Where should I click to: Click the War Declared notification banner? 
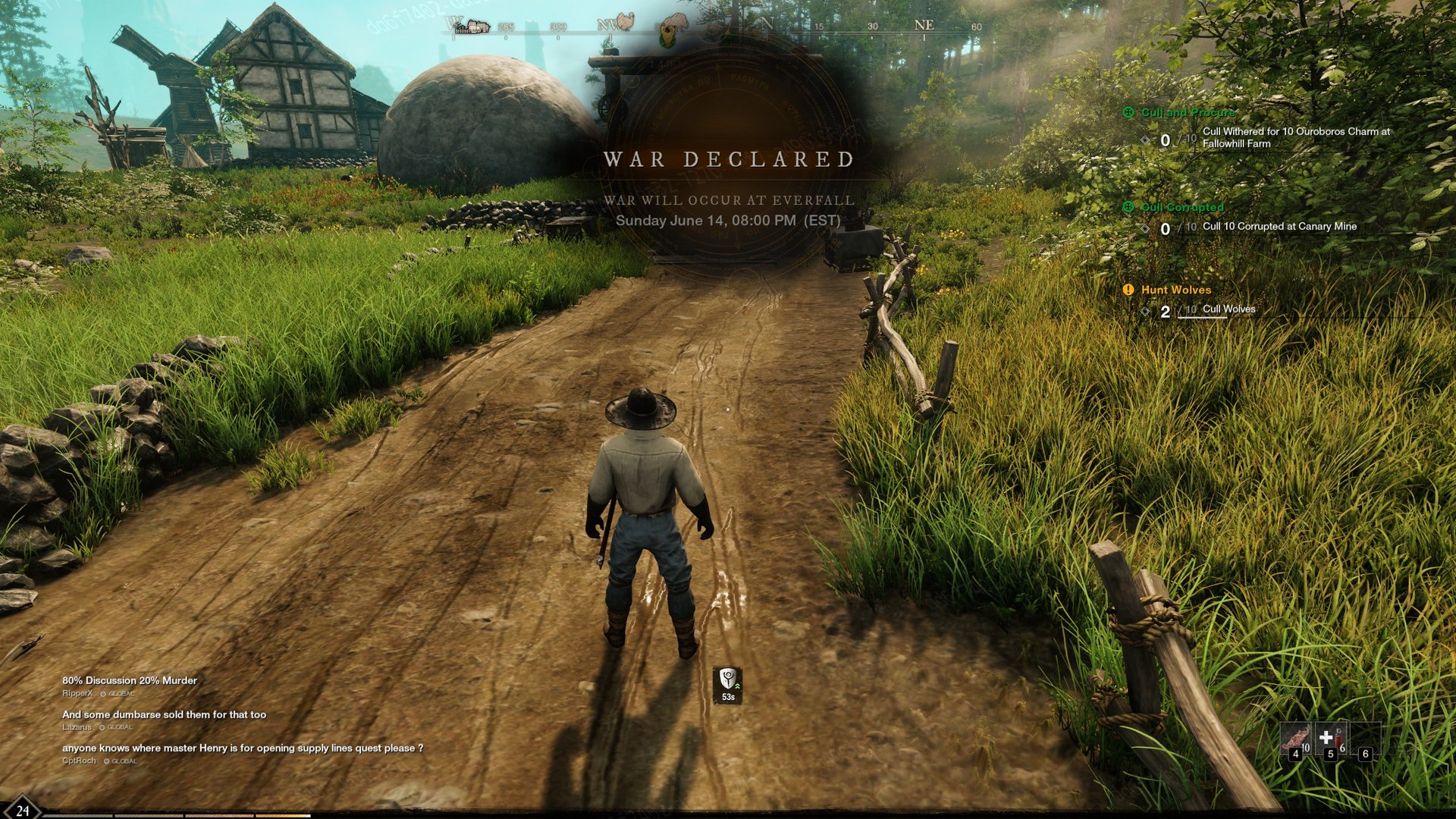[x=729, y=160]
